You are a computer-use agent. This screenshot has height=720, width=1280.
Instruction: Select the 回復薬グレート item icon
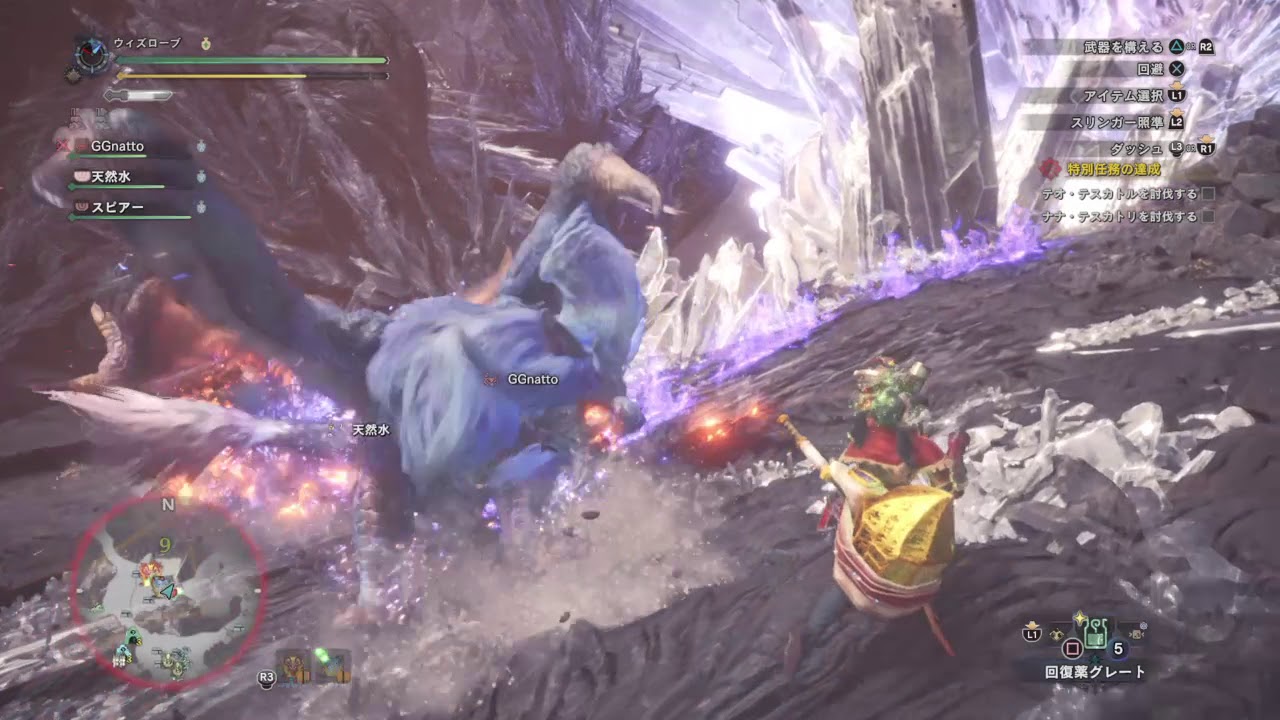1095,634
